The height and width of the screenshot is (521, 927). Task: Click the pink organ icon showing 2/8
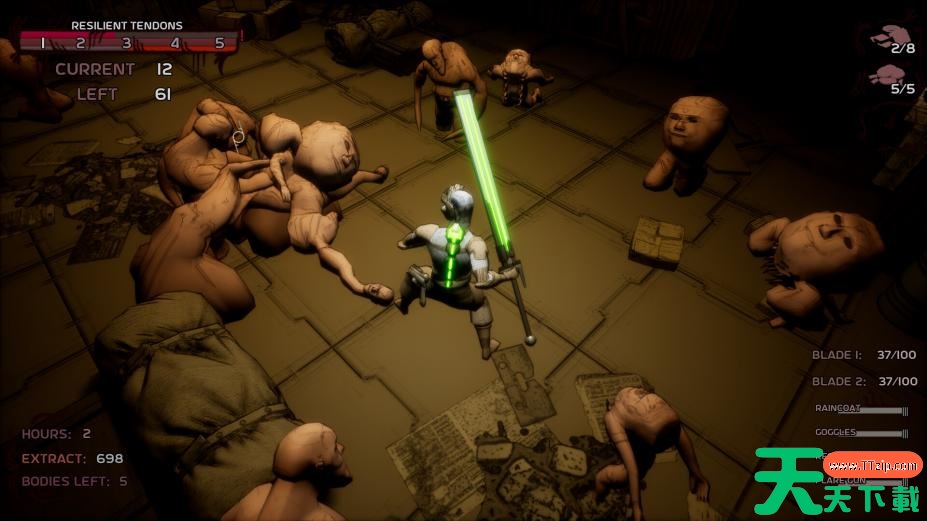pos(886,38)
